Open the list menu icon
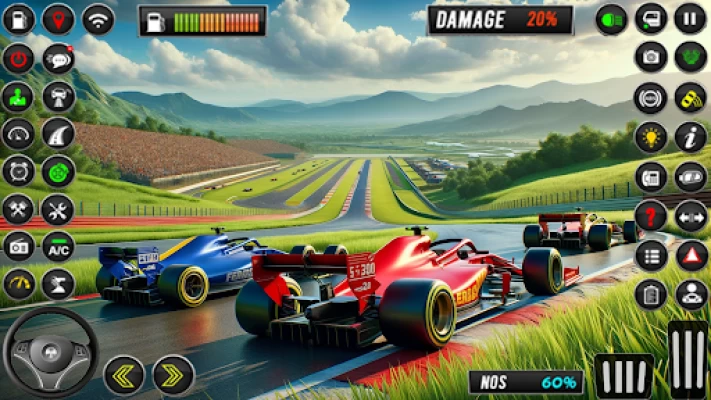Screen dimensions: 711x400 [651, 255]
